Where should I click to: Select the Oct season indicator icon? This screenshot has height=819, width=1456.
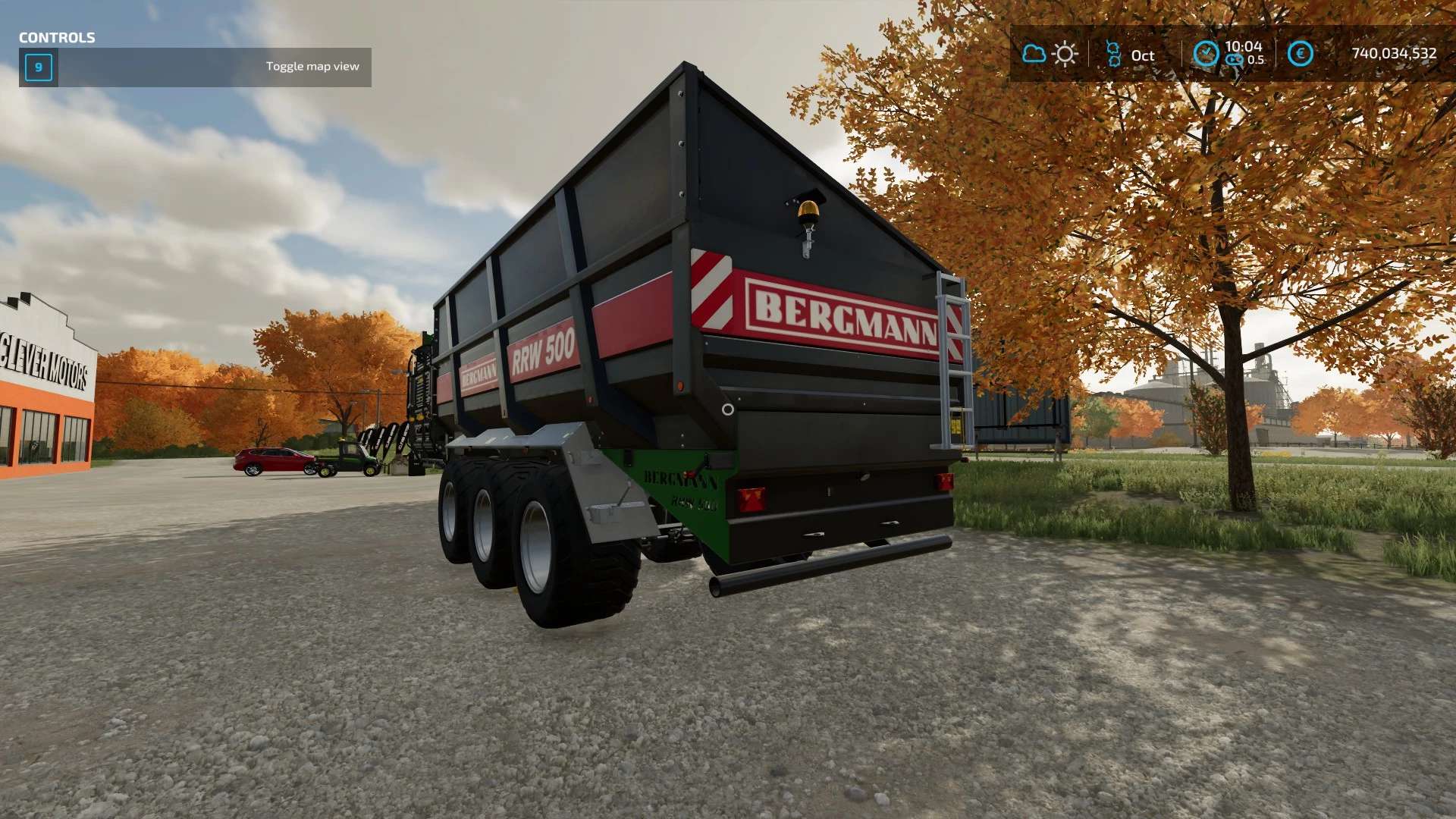[1113, 54]
